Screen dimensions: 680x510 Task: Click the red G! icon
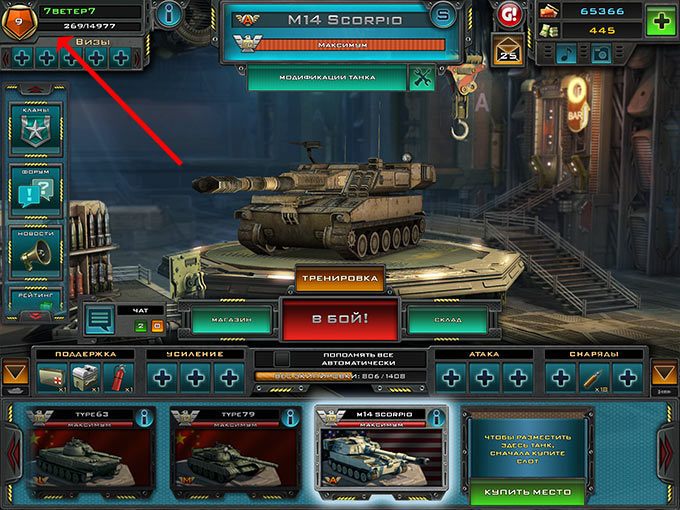[x=508, y=14]
